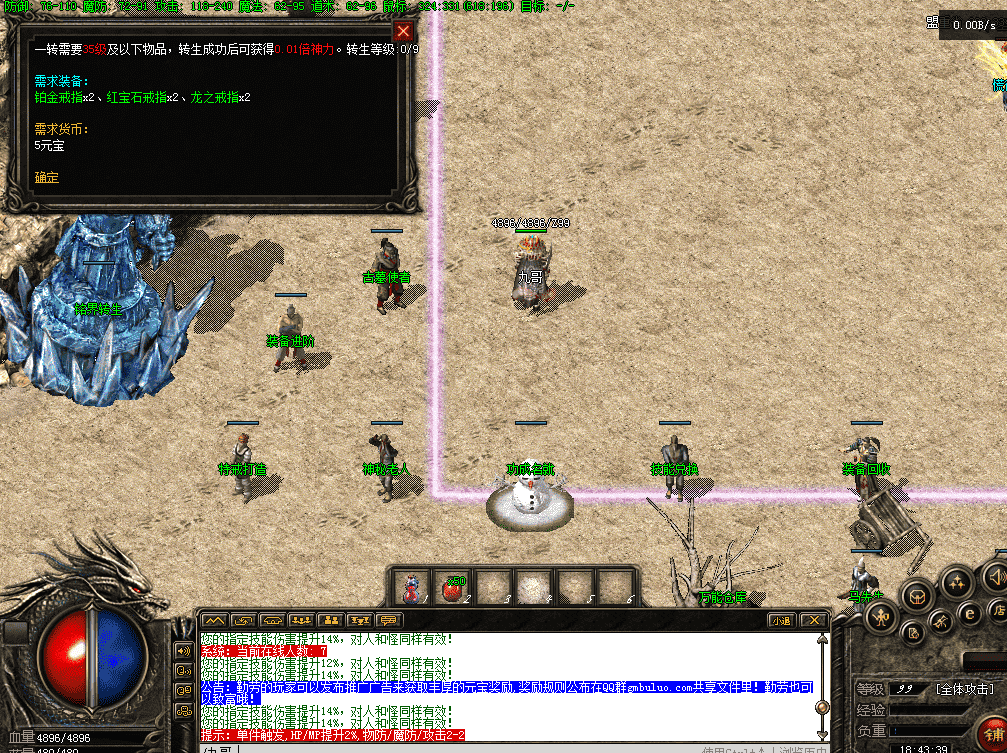The image size is (1007, 753).
Task: Click the crossed-tools round button
Action: click(941, 622)
